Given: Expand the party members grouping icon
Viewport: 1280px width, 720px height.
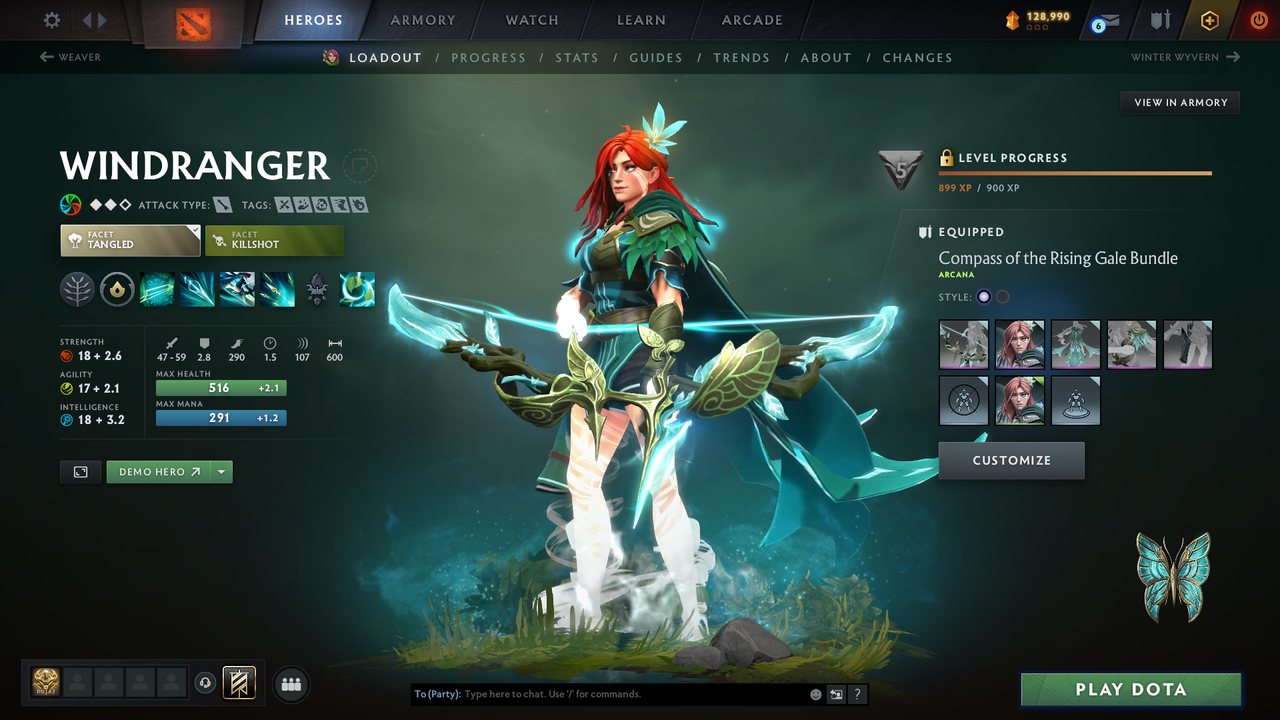Looking at the screenshot, I should pyautogui.click(x=290, y=684).
